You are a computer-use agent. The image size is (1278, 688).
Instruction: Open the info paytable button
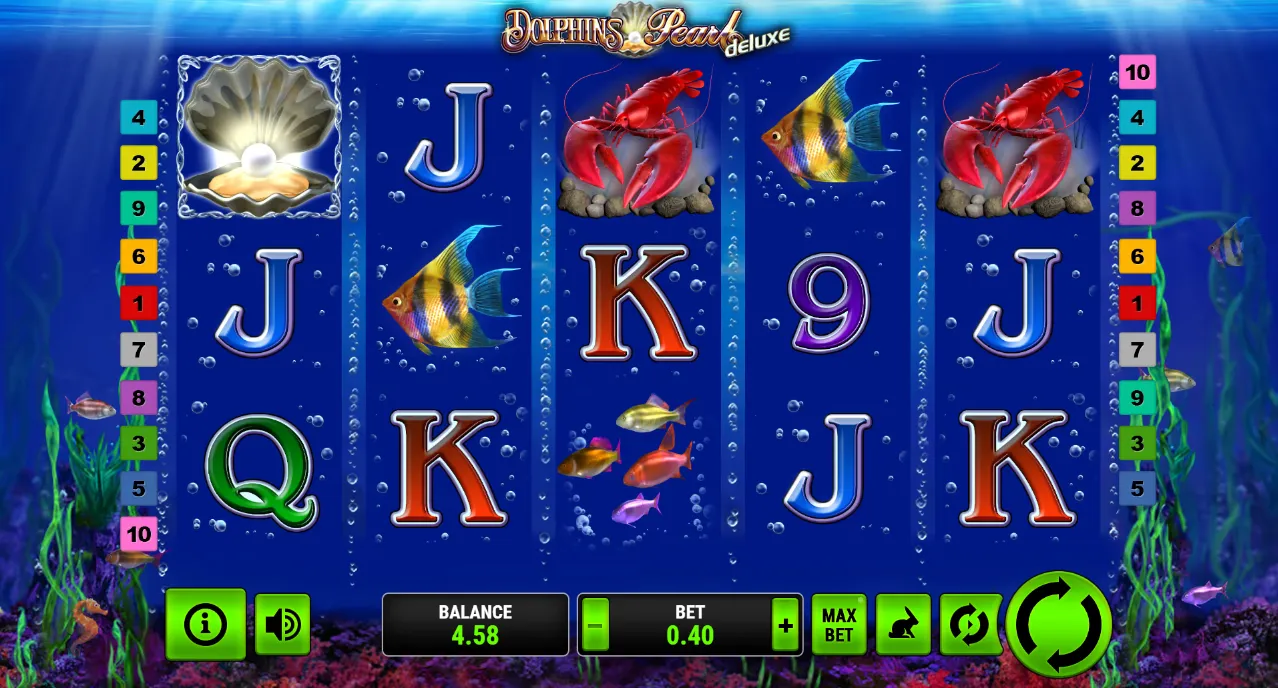pyautogui.click(x=205, y=624)
